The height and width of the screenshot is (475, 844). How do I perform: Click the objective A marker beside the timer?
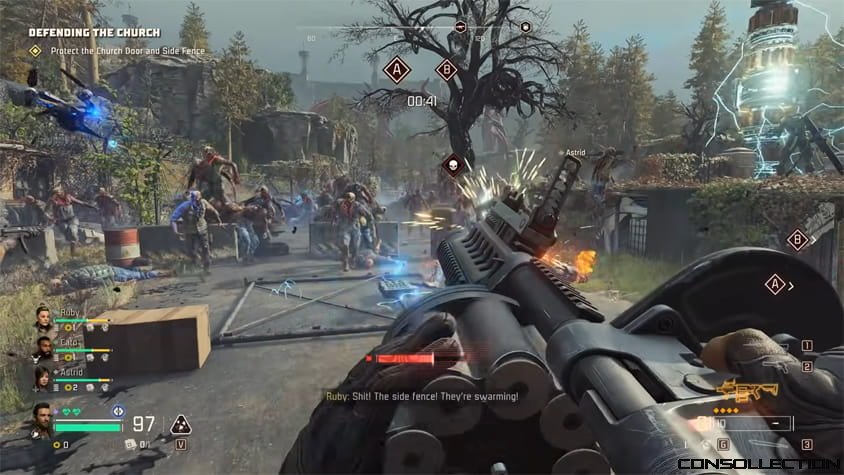(x=398, y=70)
